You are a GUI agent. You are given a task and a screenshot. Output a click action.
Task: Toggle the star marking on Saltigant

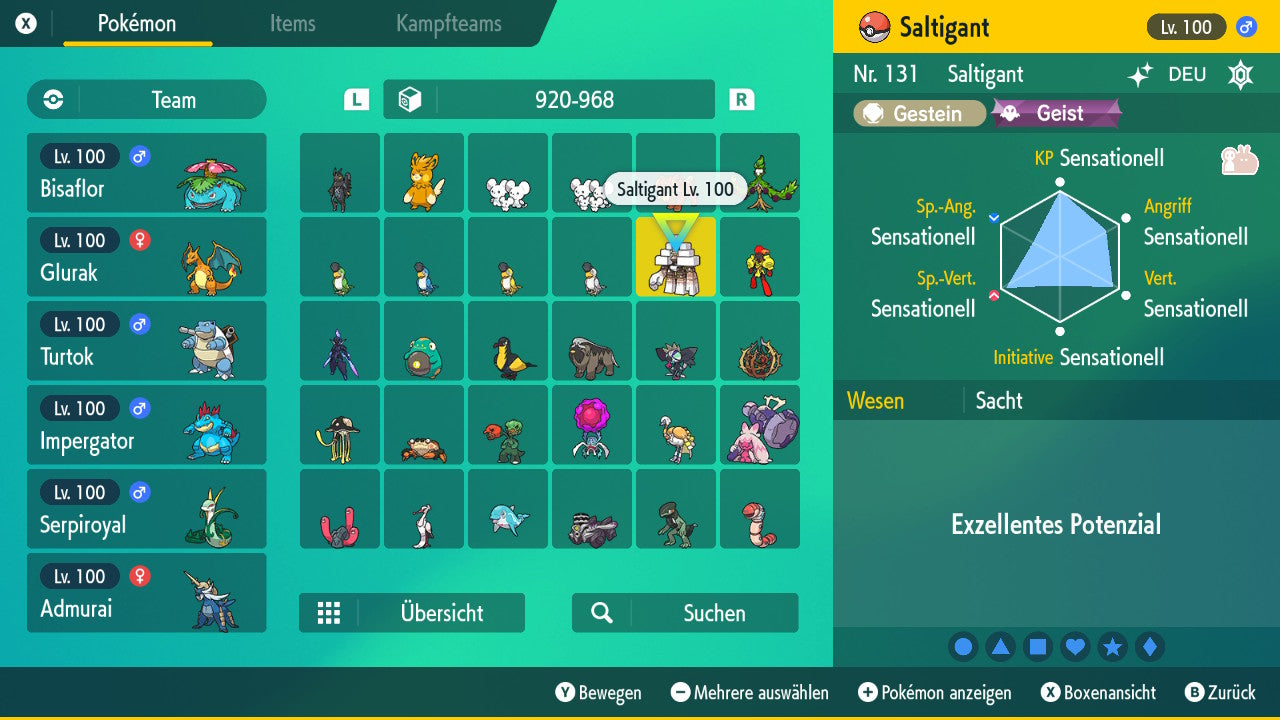(x=1113, y=646)
